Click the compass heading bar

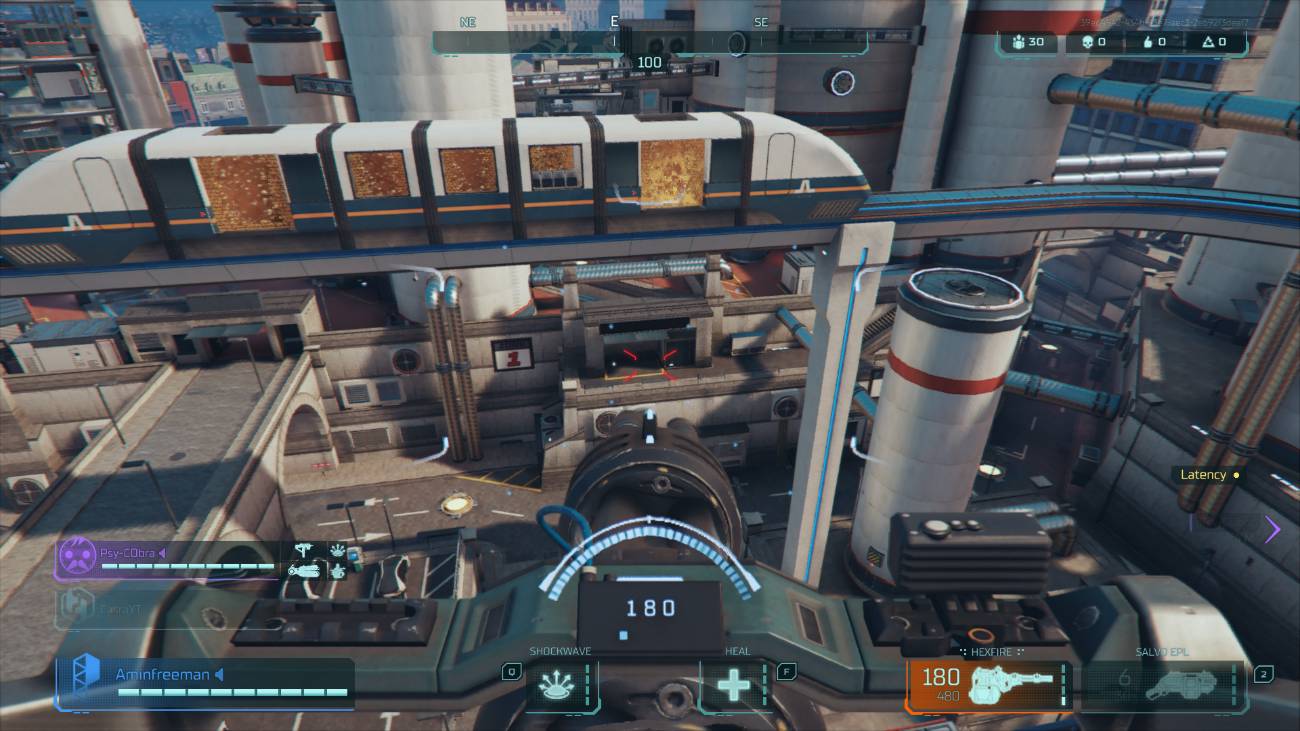coord(650,41)
